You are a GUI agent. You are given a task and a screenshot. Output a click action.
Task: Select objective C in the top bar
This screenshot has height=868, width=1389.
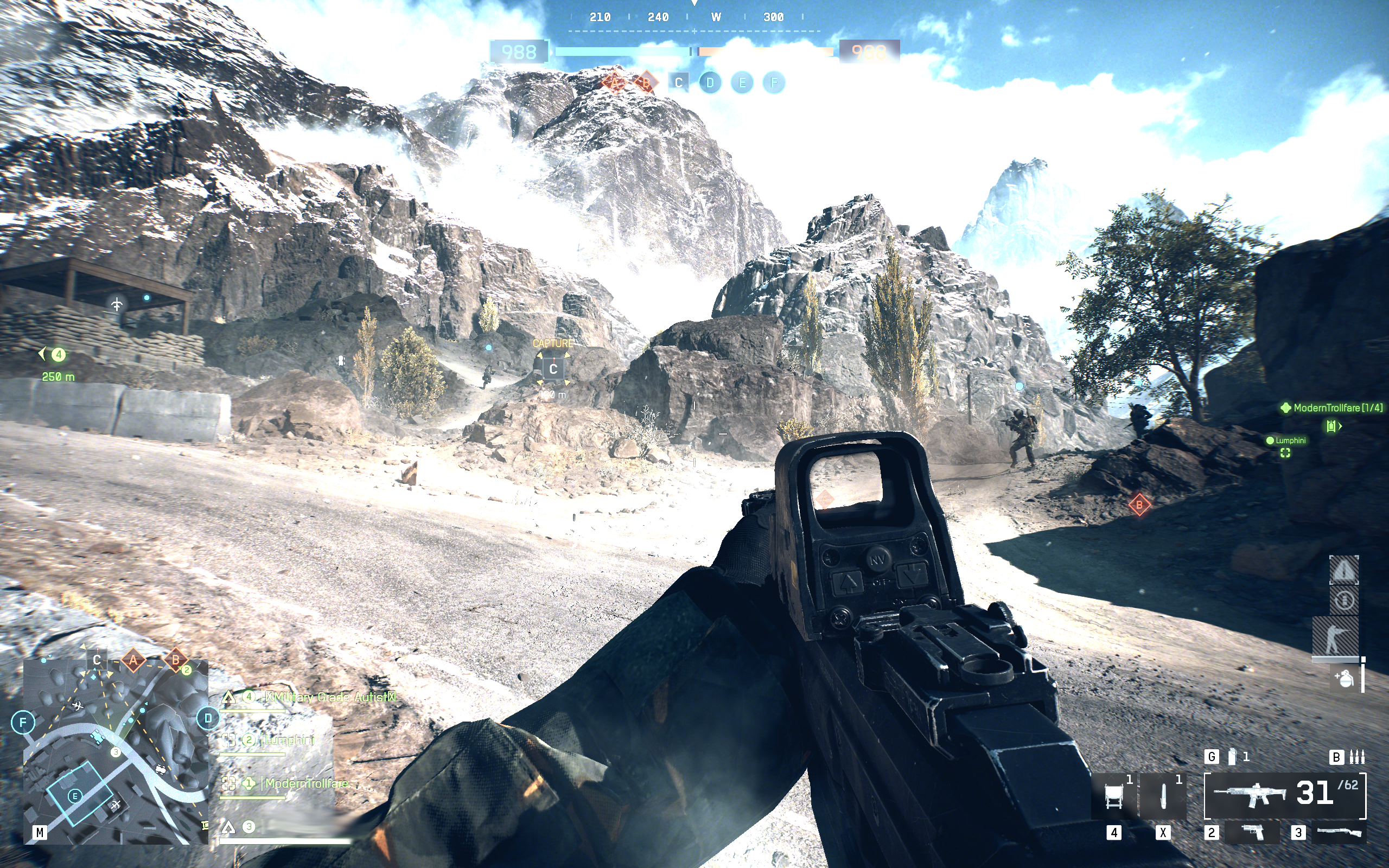coord(678,82)
